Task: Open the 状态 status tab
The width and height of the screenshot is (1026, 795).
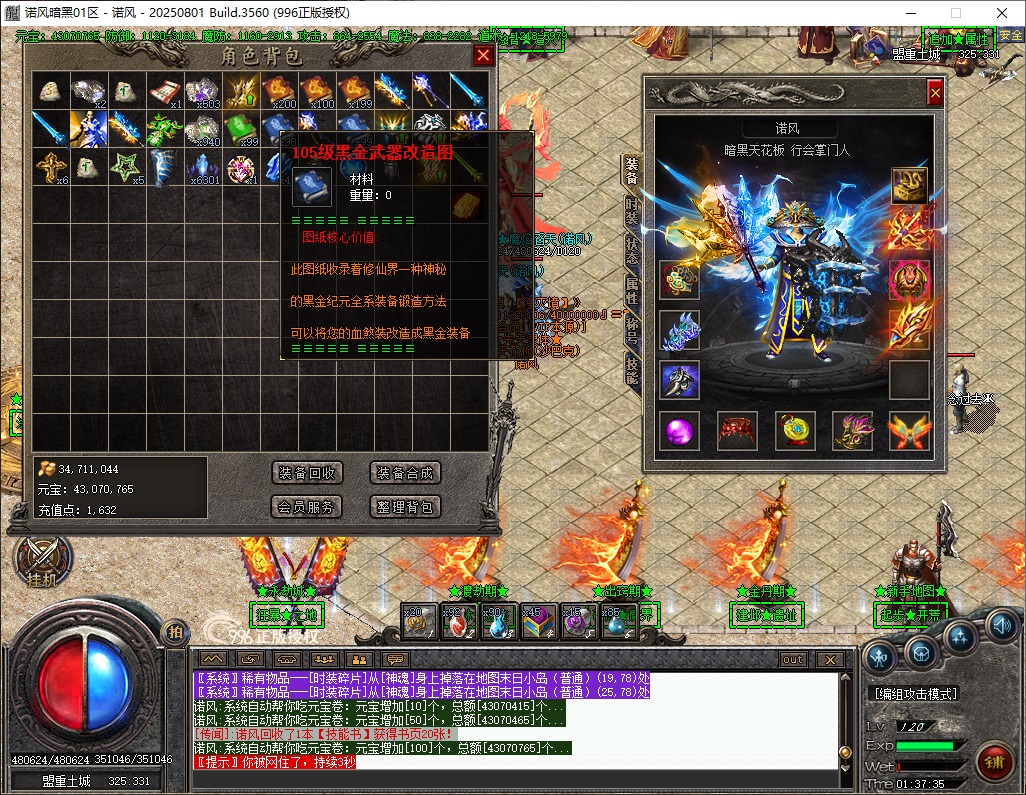Action: pos(632,249)
